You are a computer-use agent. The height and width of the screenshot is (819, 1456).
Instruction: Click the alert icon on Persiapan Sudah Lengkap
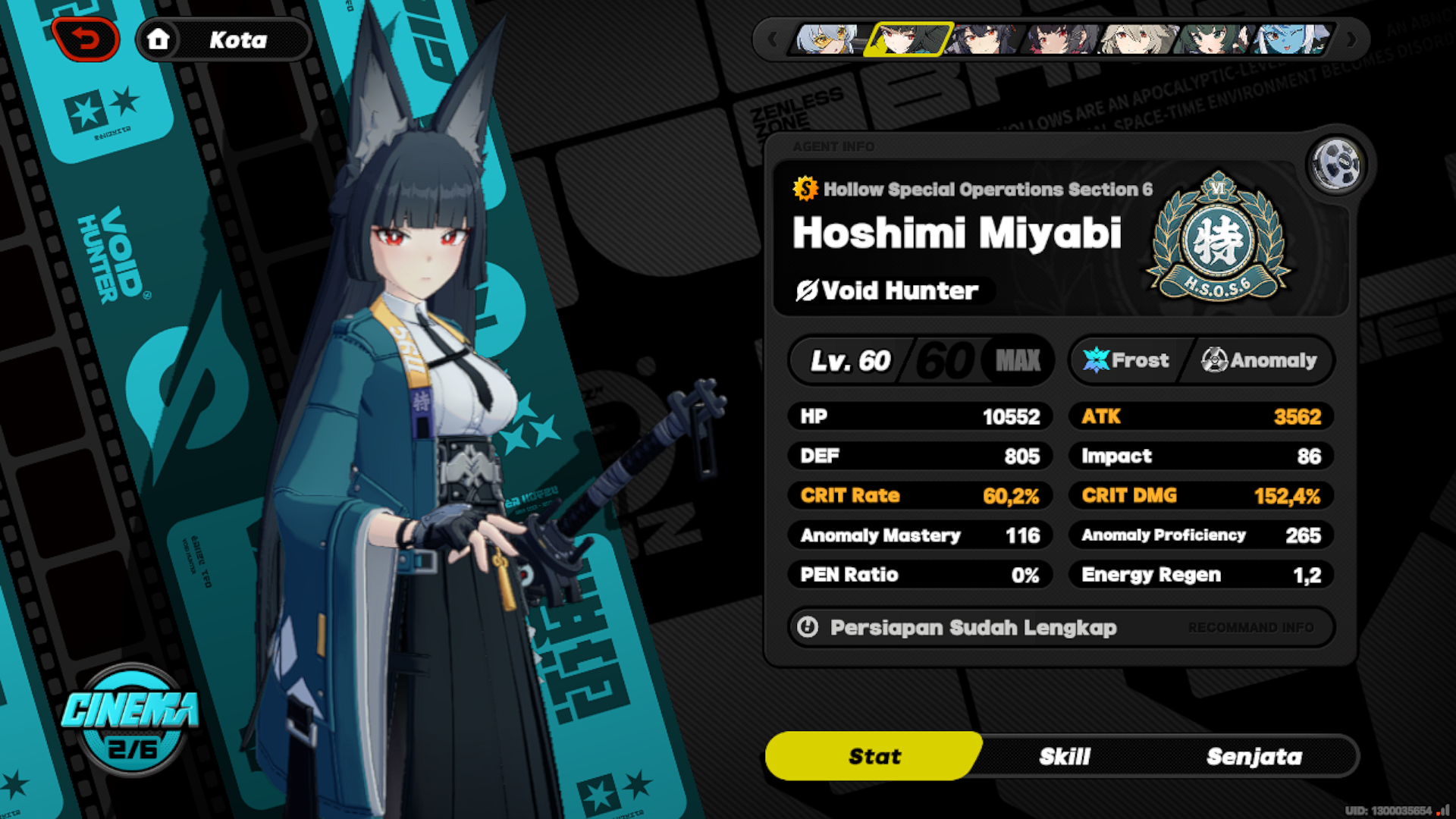[x=808, y=627]
